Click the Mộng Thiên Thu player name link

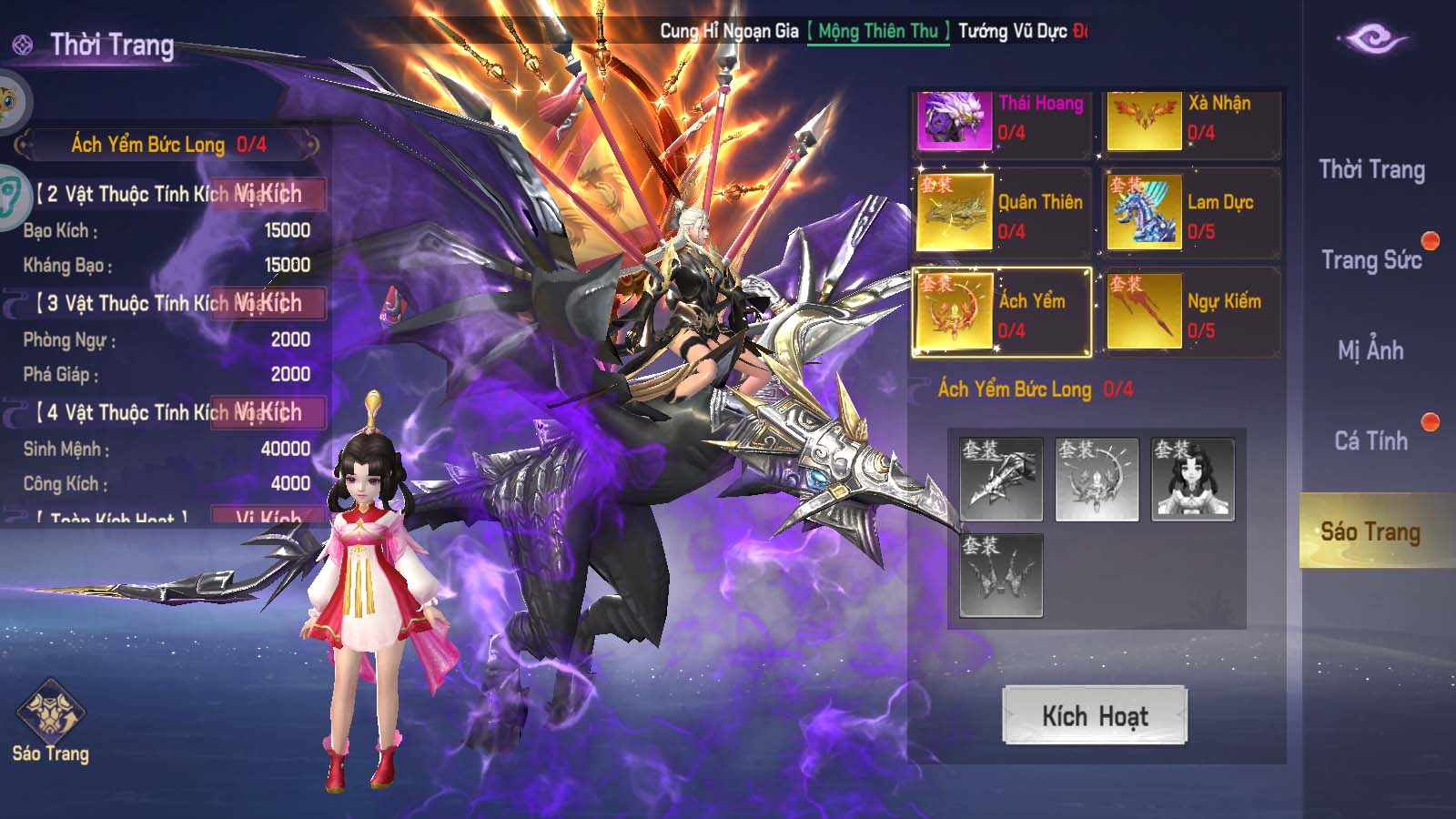878,32
